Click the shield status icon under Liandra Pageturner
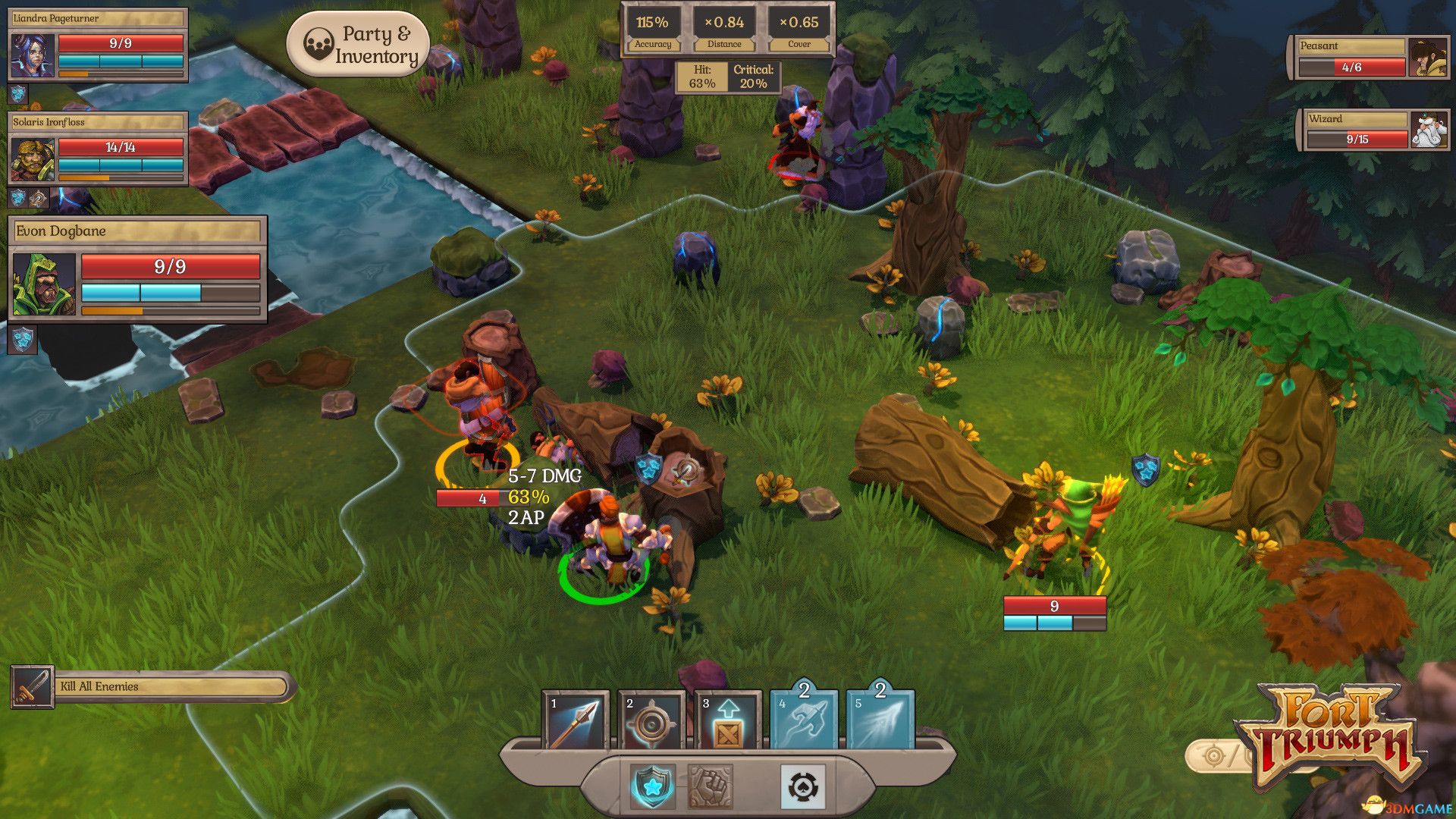Viewport: 1456px width, 819px height. point(18,94)
